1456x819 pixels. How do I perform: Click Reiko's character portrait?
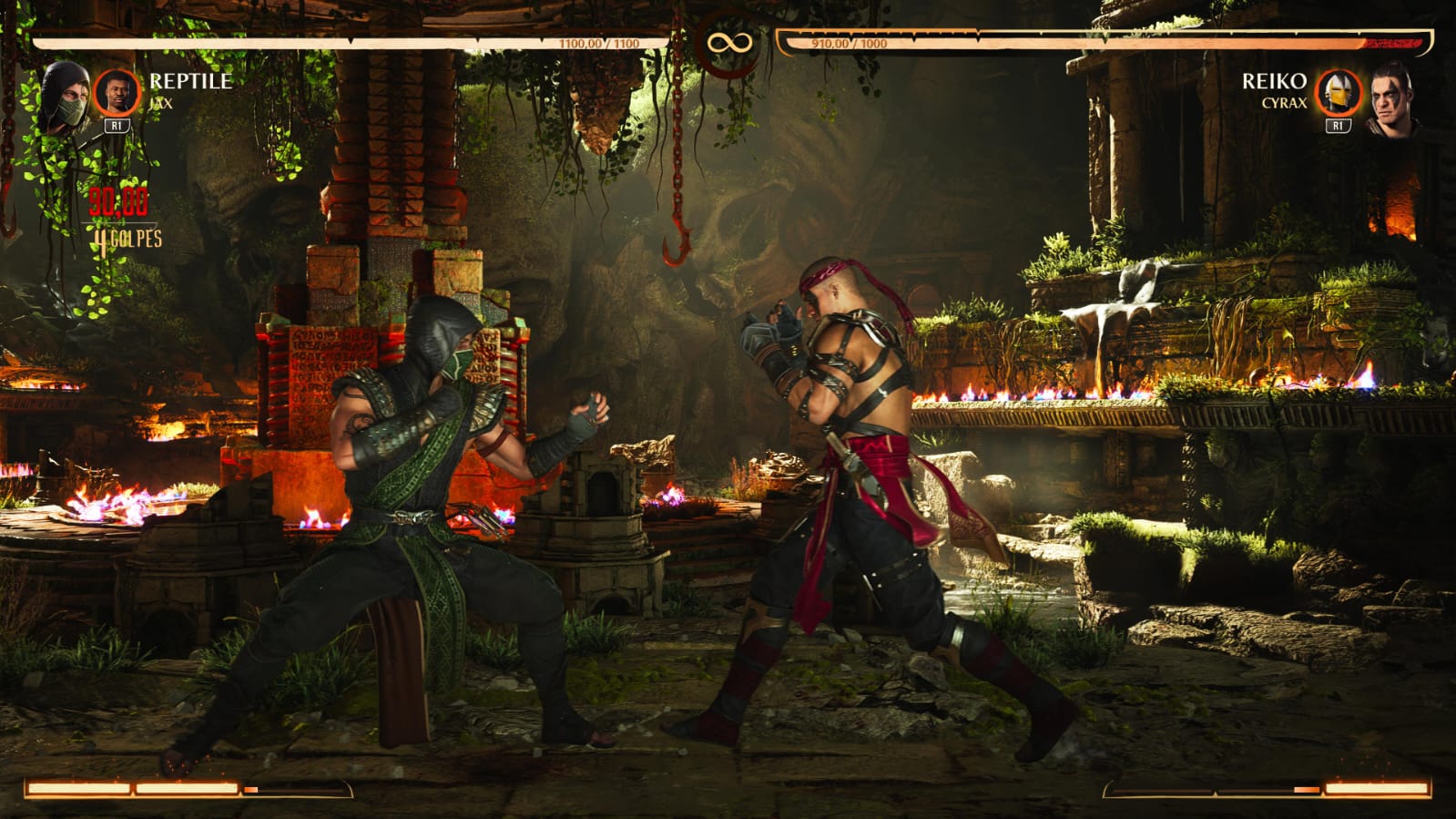[1391, 98]
